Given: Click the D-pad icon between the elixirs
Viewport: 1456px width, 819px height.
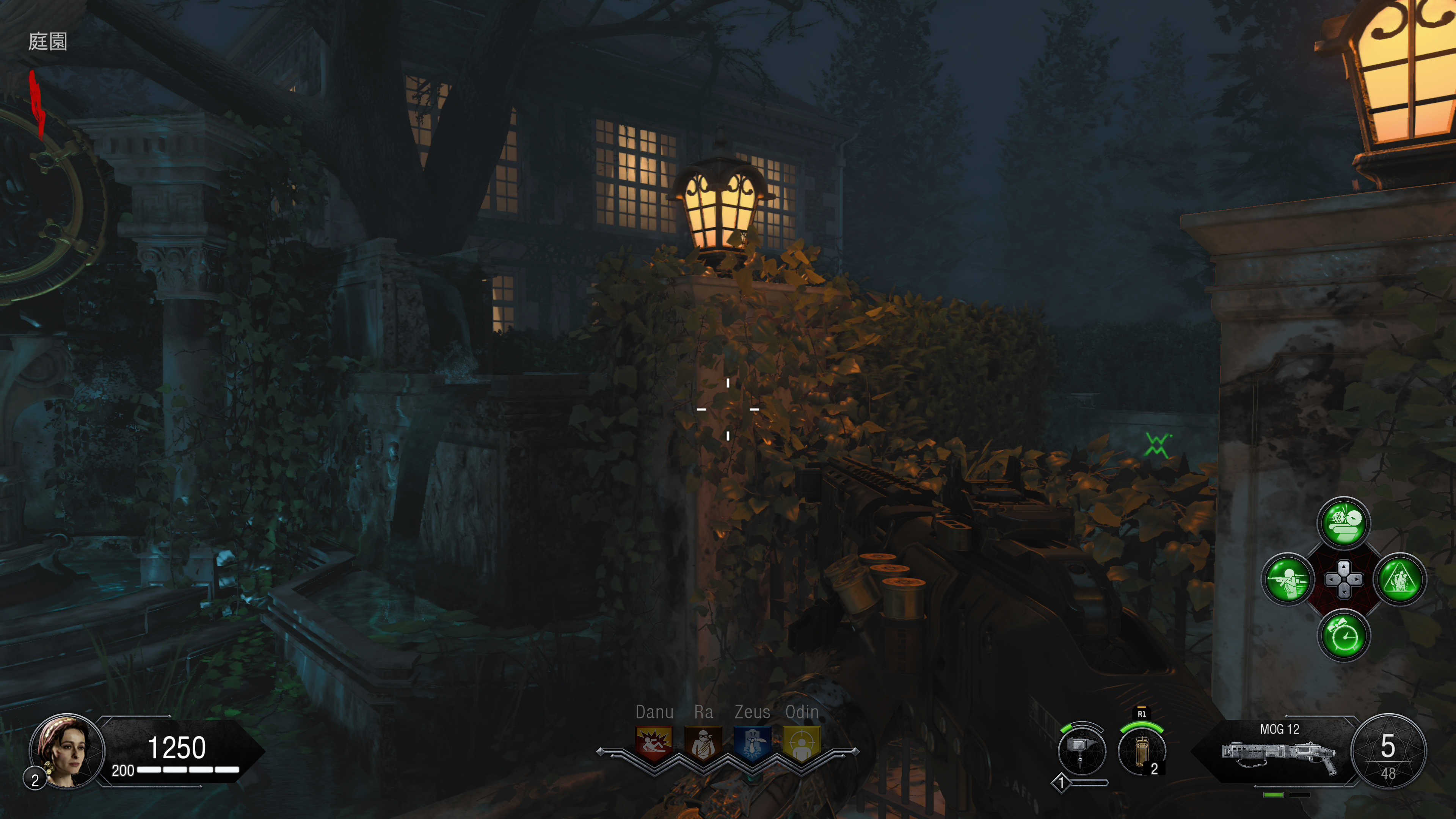Looking at the screenshot, I should 1344,580.
